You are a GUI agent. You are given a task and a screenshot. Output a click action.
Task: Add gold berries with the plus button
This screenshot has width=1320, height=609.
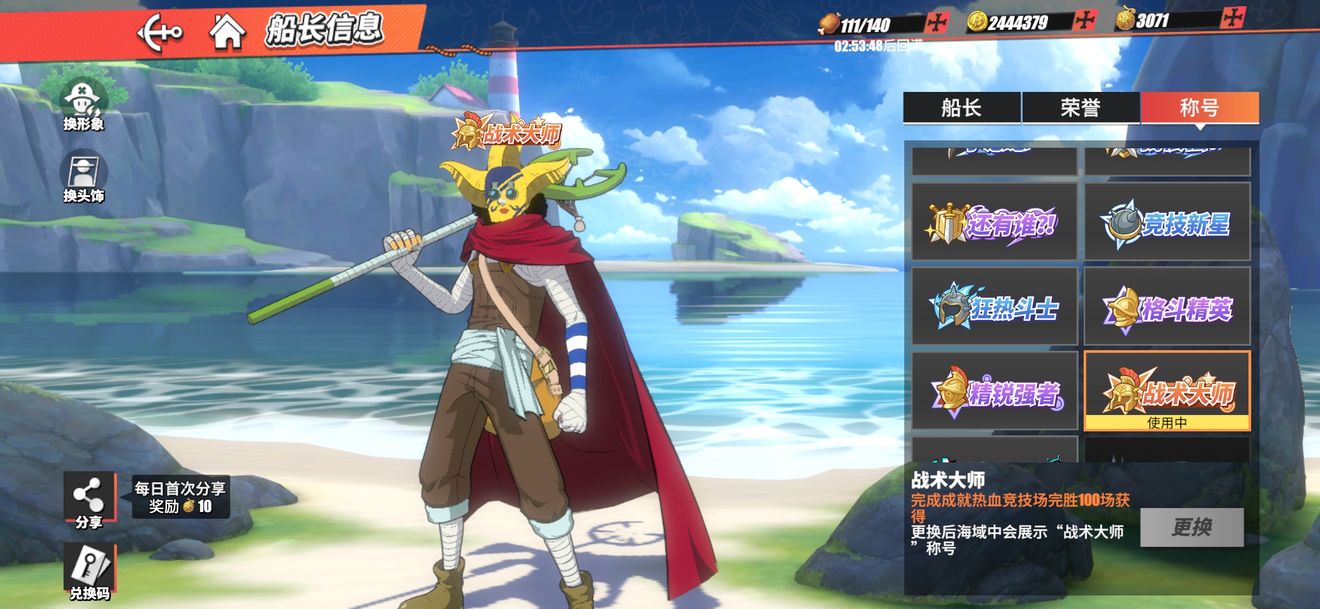[1233, 19]
